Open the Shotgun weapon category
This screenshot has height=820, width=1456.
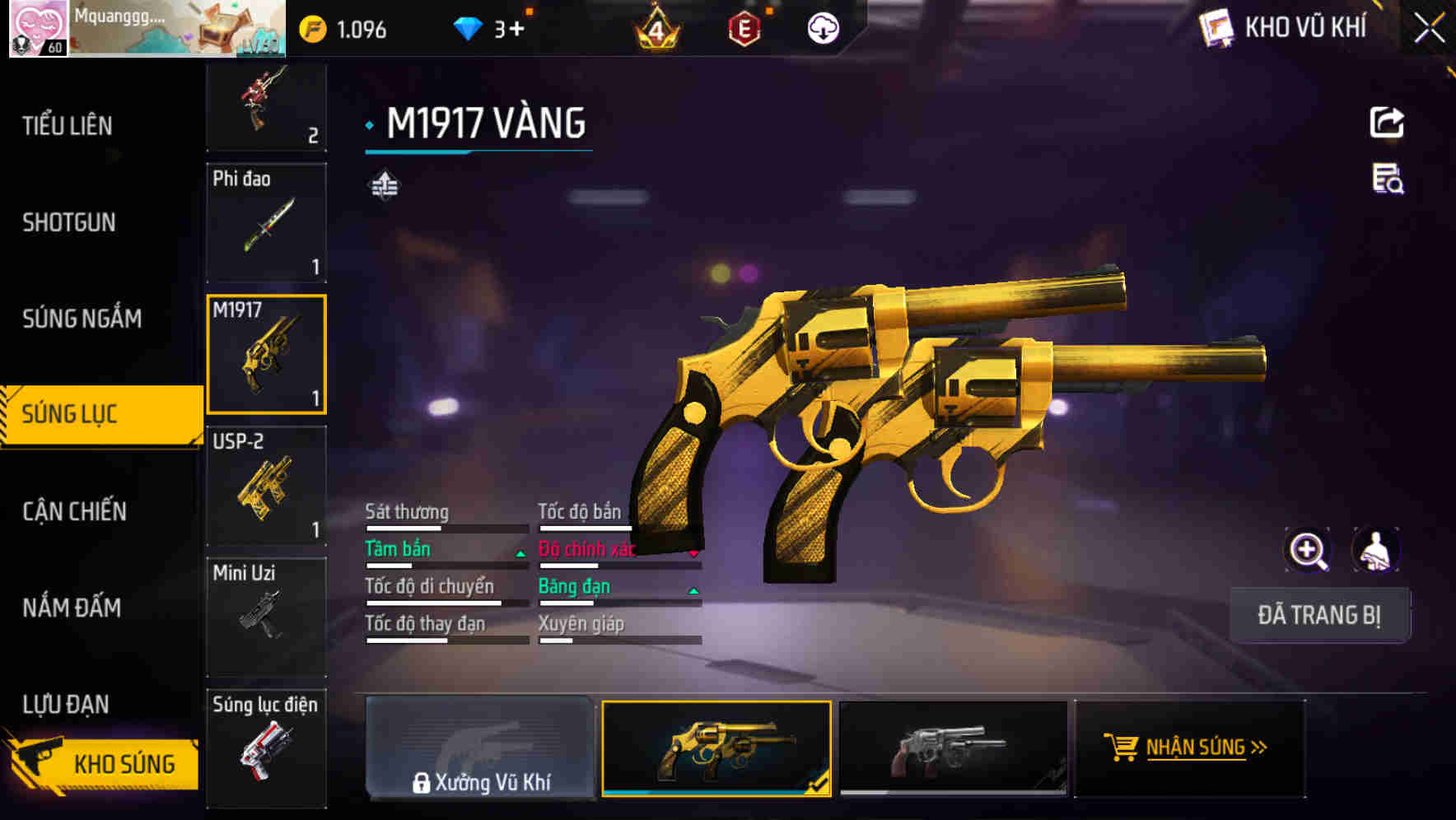pos(69,222)
